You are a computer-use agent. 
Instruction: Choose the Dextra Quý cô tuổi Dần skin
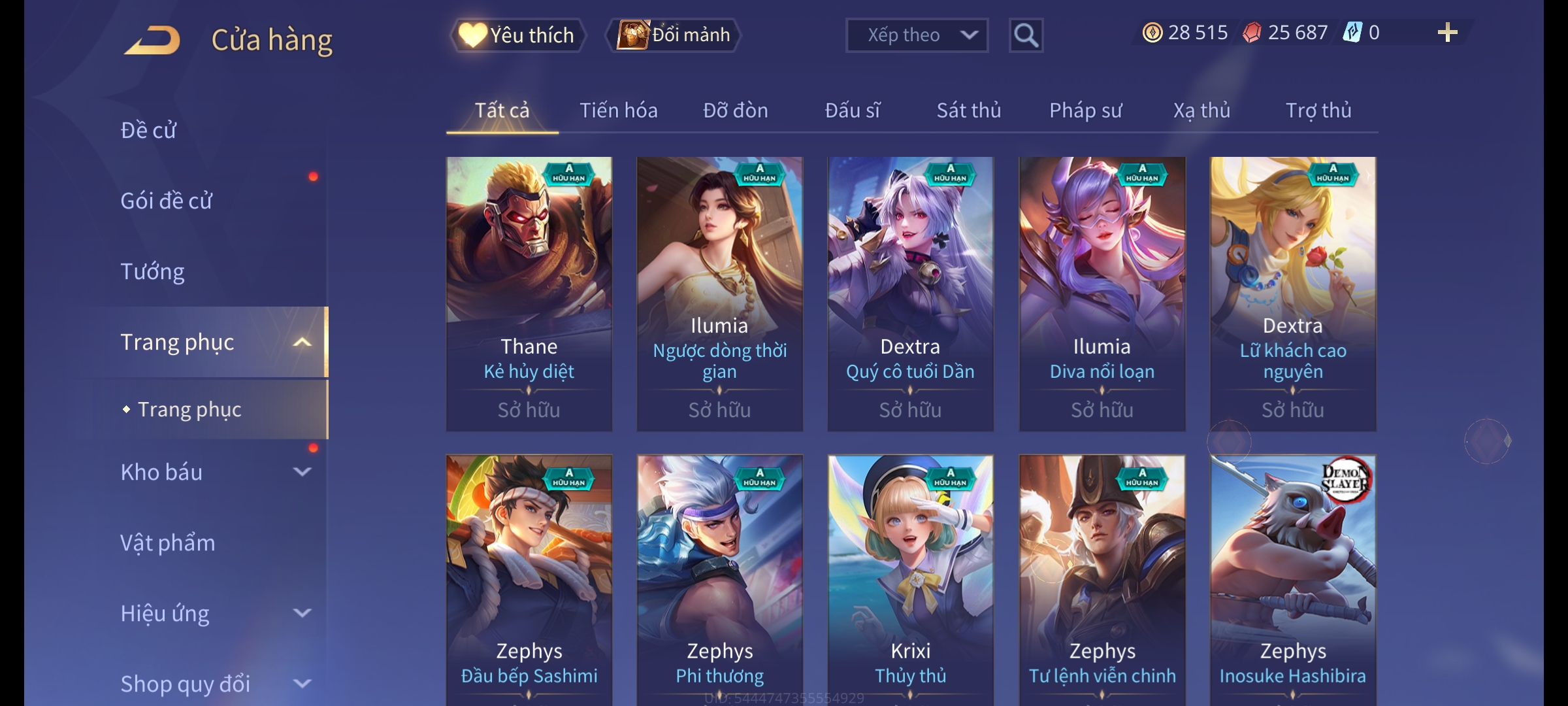910,293
